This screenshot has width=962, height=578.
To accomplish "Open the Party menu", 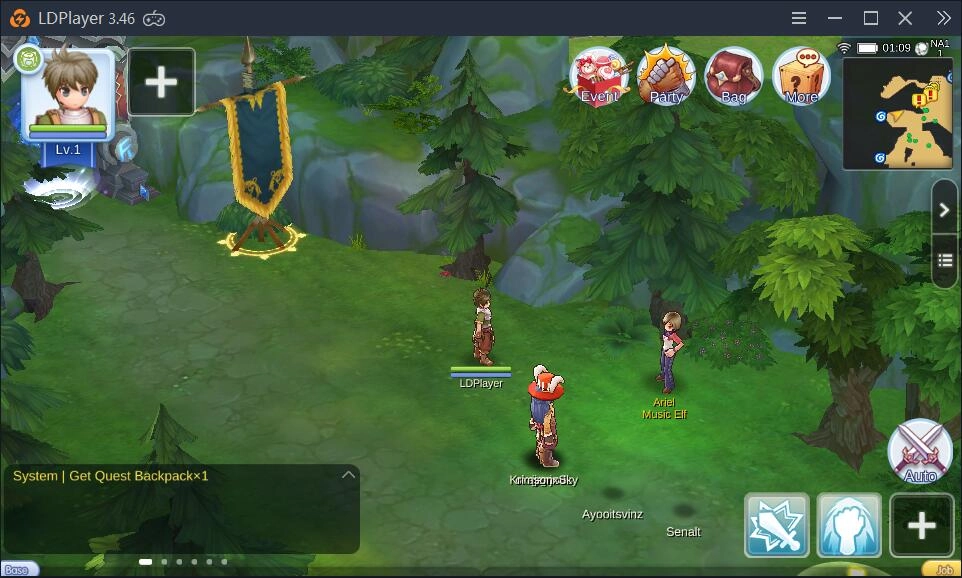I will tap(666, 76).
